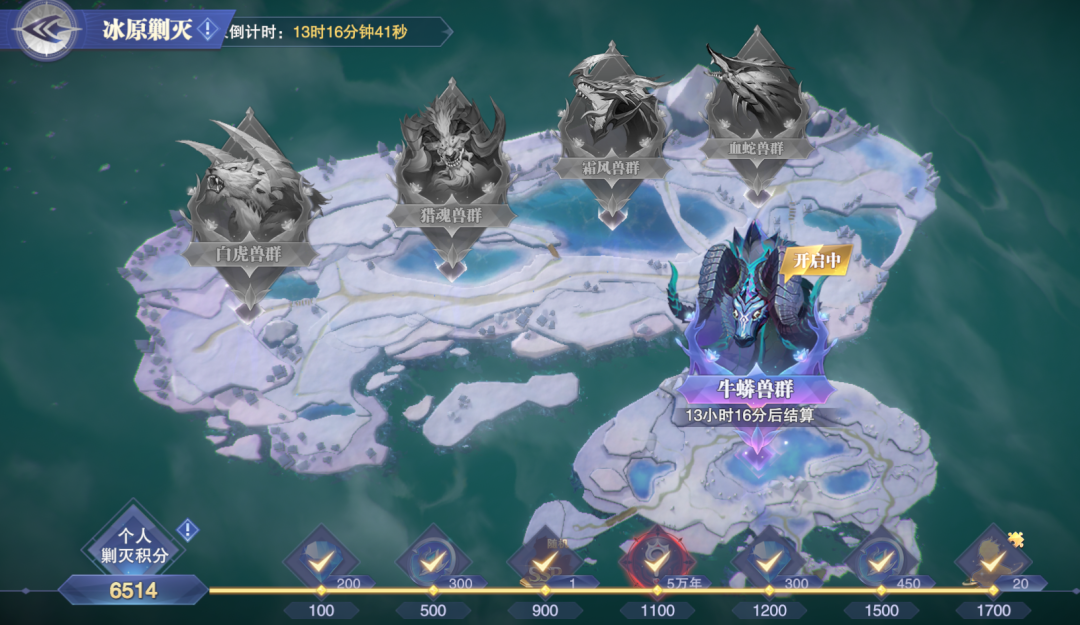Check the 1700-point milestone reward

coord(992,562)
